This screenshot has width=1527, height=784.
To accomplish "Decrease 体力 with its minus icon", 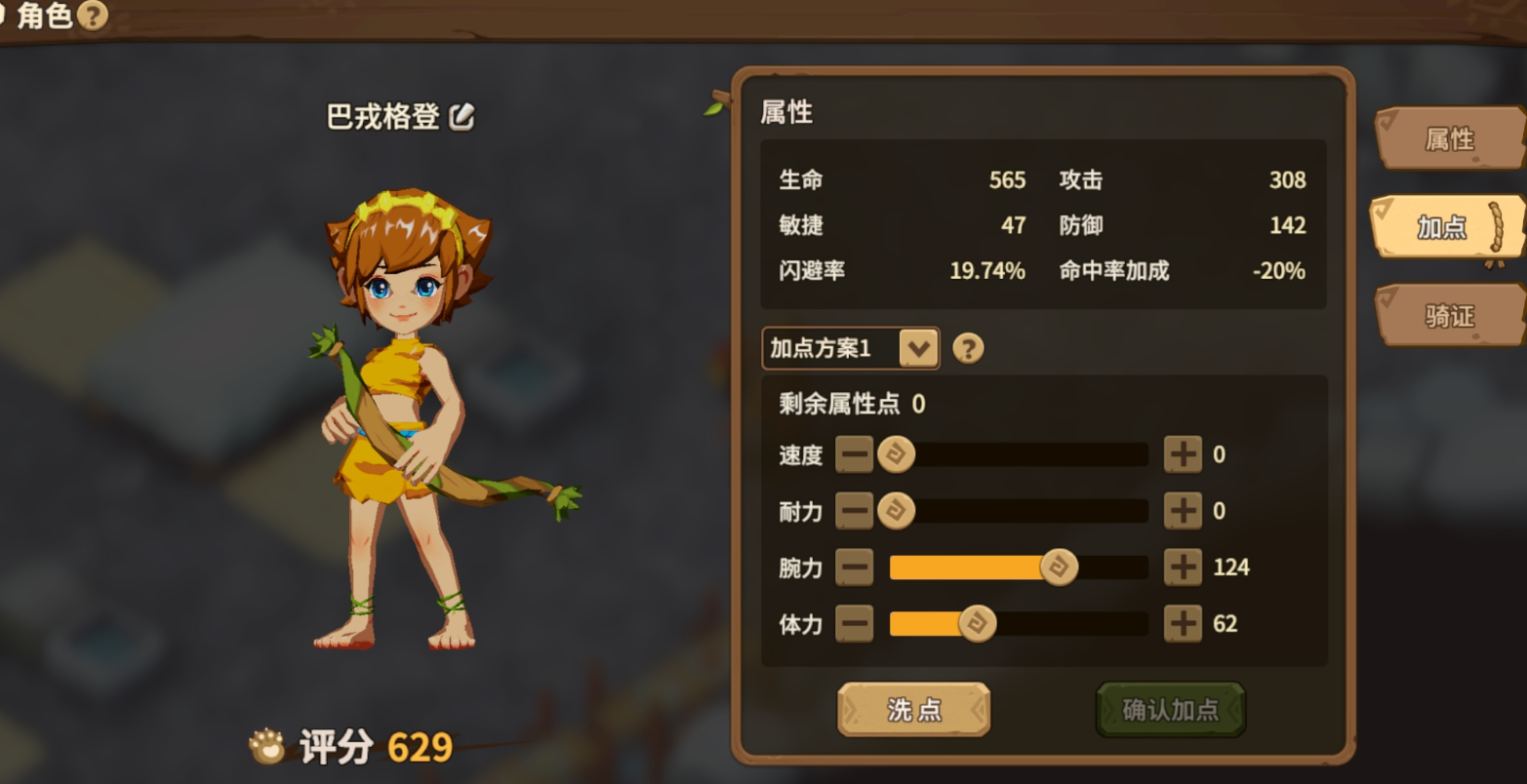I will [x=855, y=623].
